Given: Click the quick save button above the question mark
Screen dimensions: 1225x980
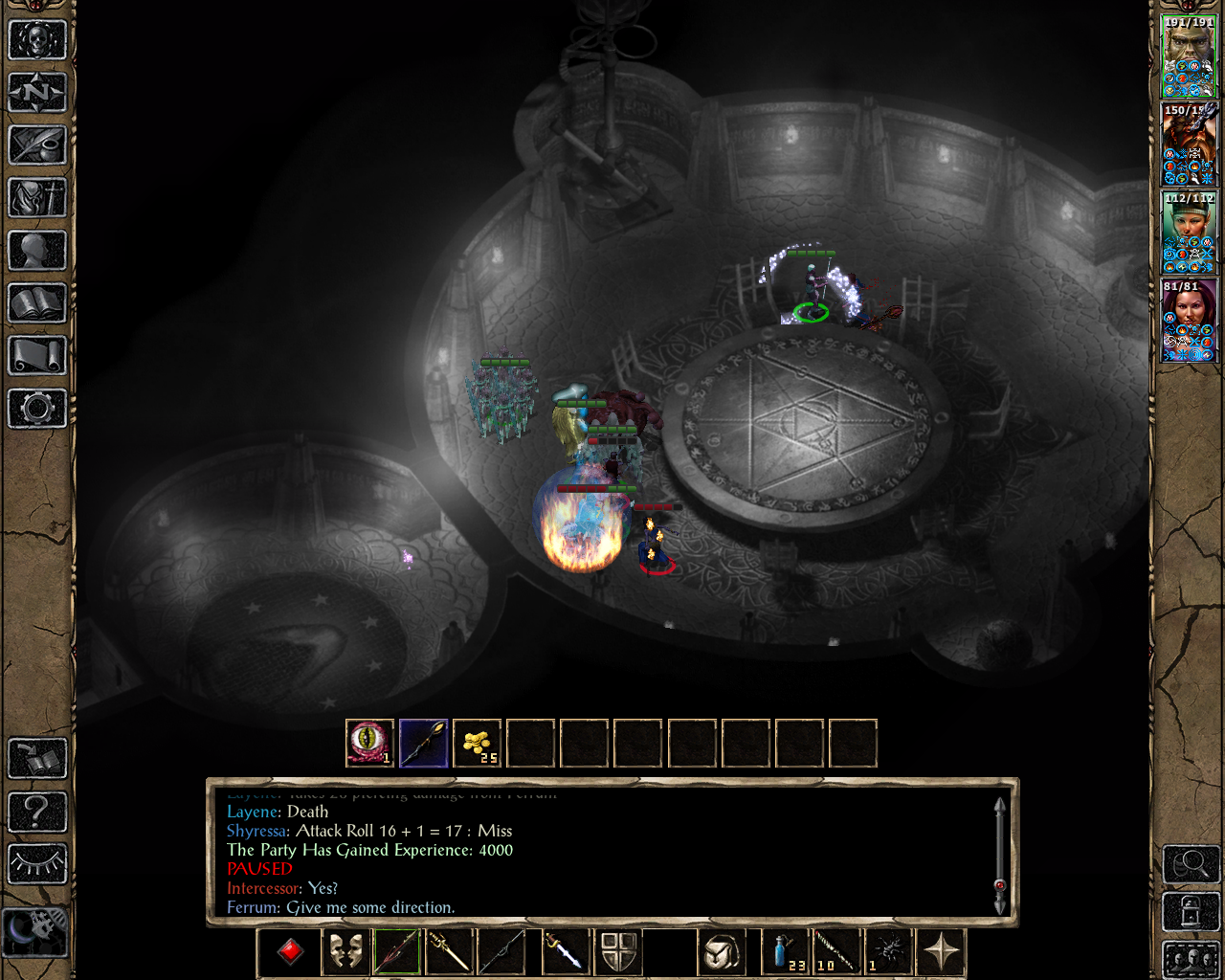Looking at the screenshot, I should tap(37, 758).
